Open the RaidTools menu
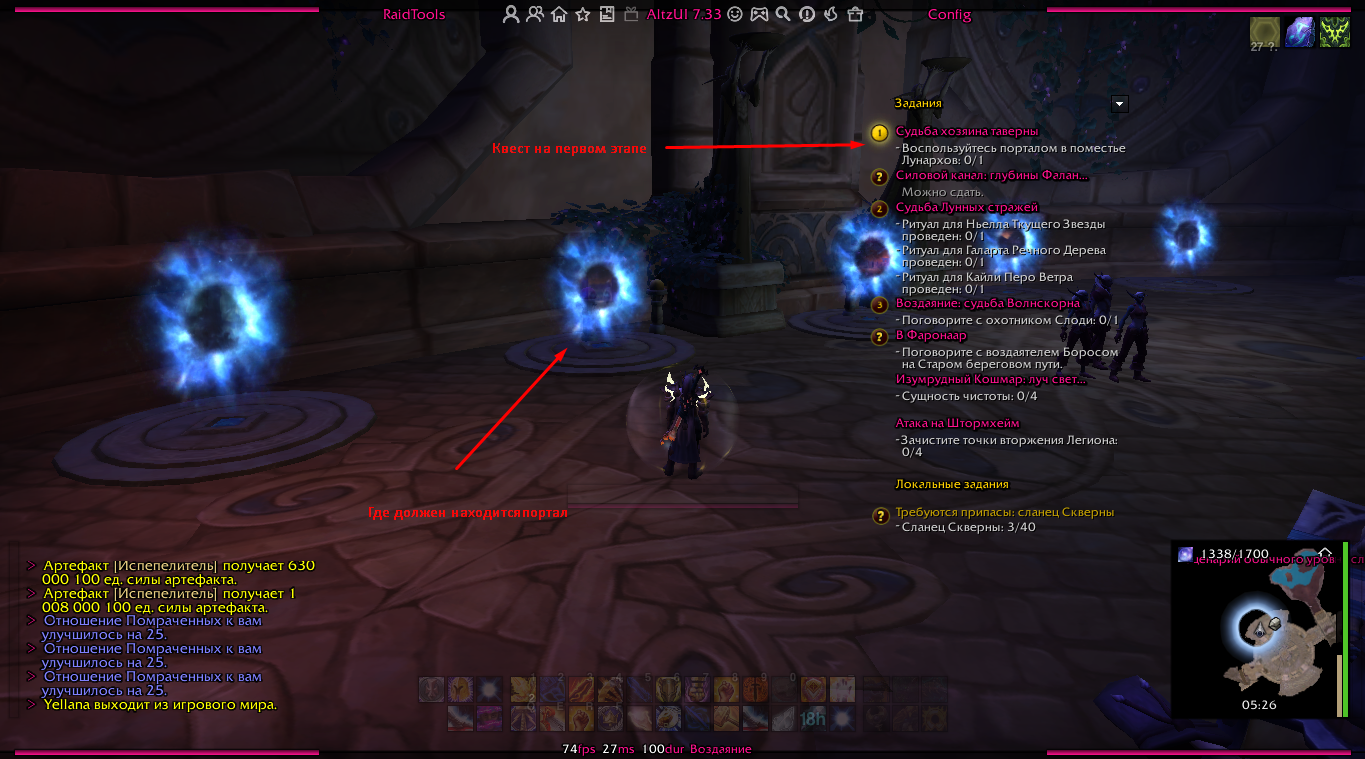The image size is (1365, 759). coord(414,15)
